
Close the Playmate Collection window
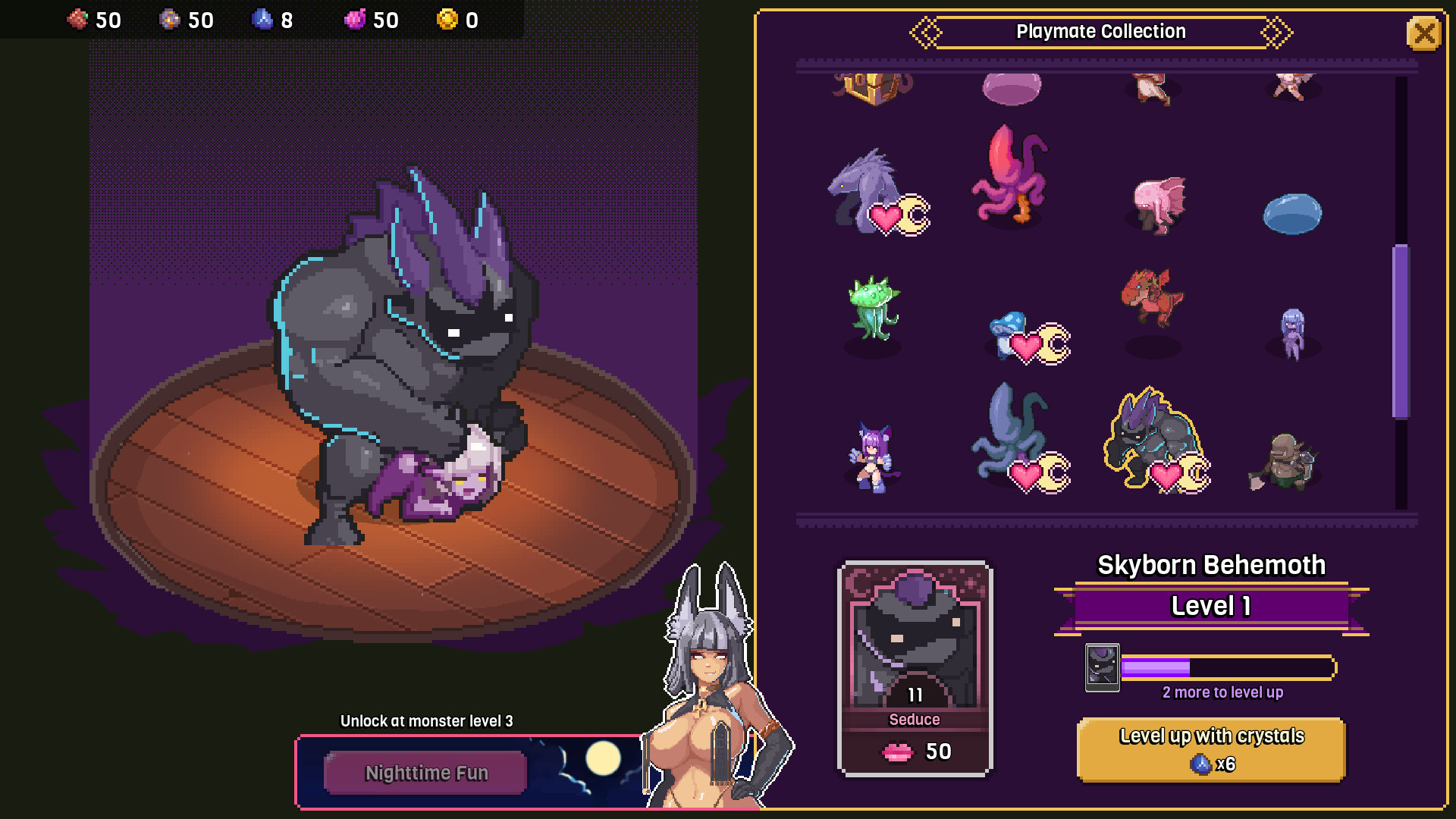(1424, 33)
